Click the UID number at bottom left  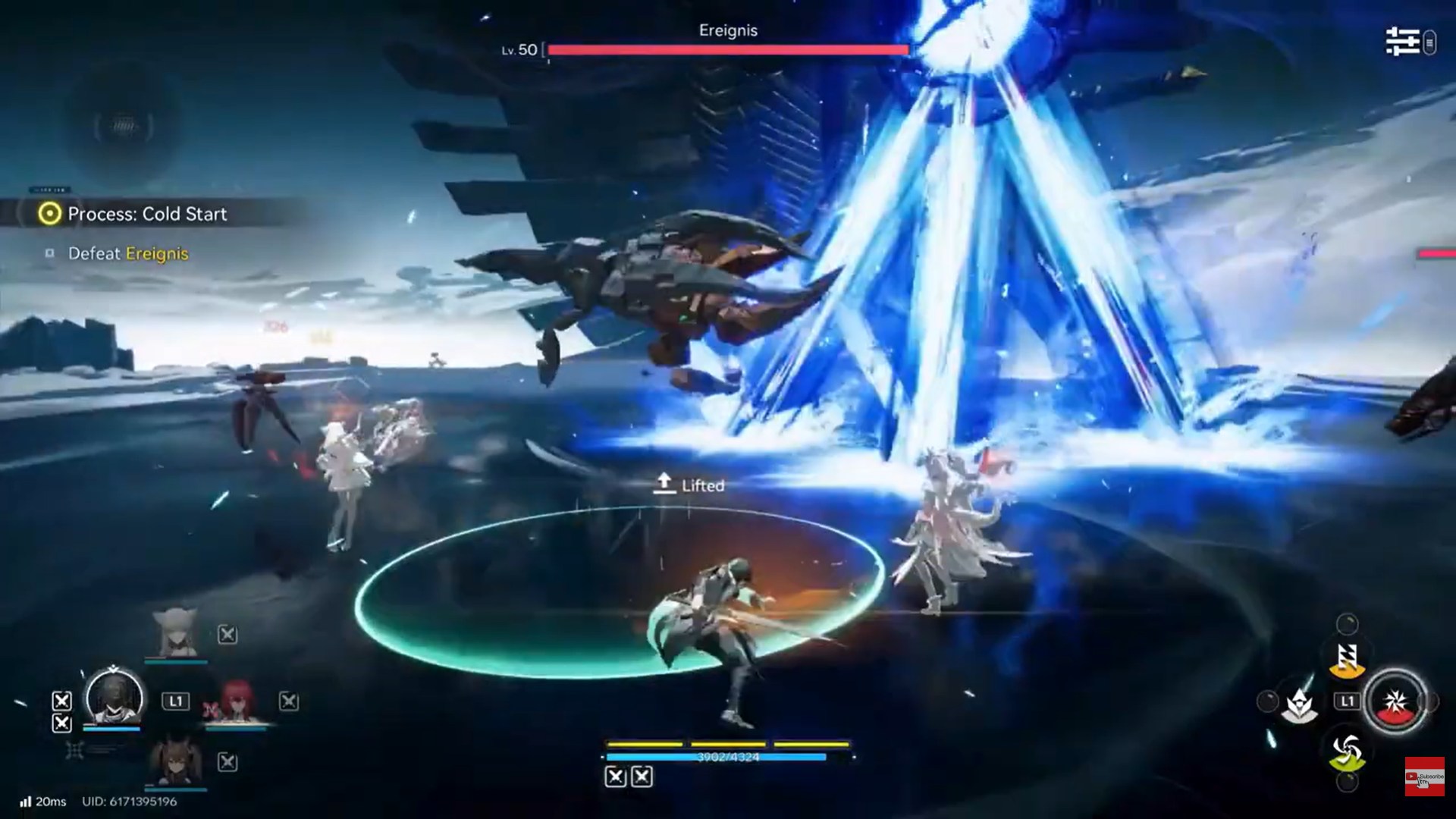click(x=130, y=802)
